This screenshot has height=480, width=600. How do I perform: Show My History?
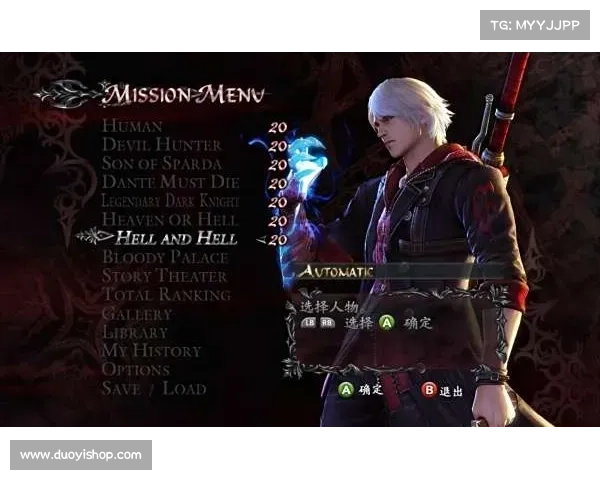pos(151,351)
